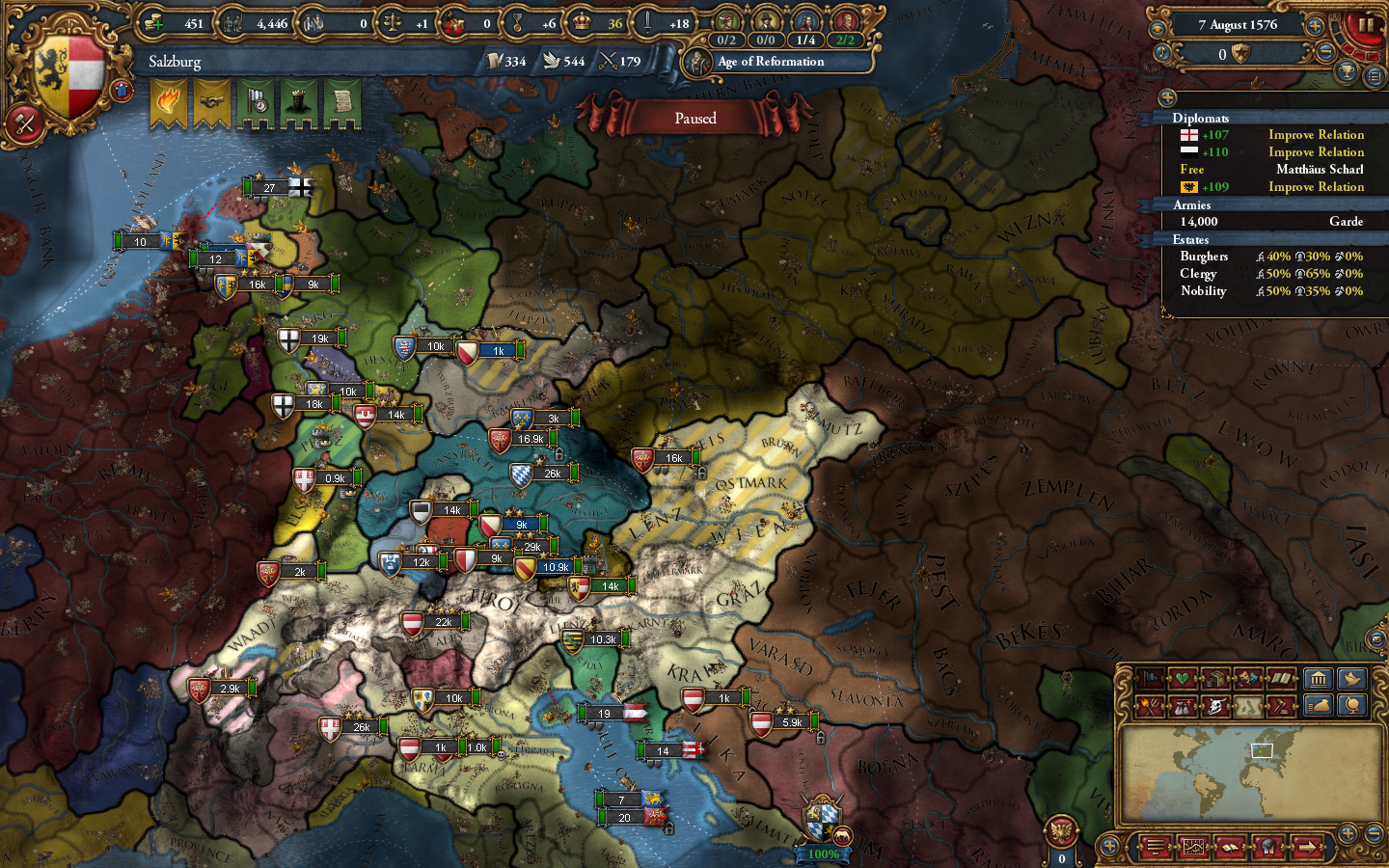Collapse the Estates section in the outliner
The image size is (1389, 868).
(x=1190, y=239)
